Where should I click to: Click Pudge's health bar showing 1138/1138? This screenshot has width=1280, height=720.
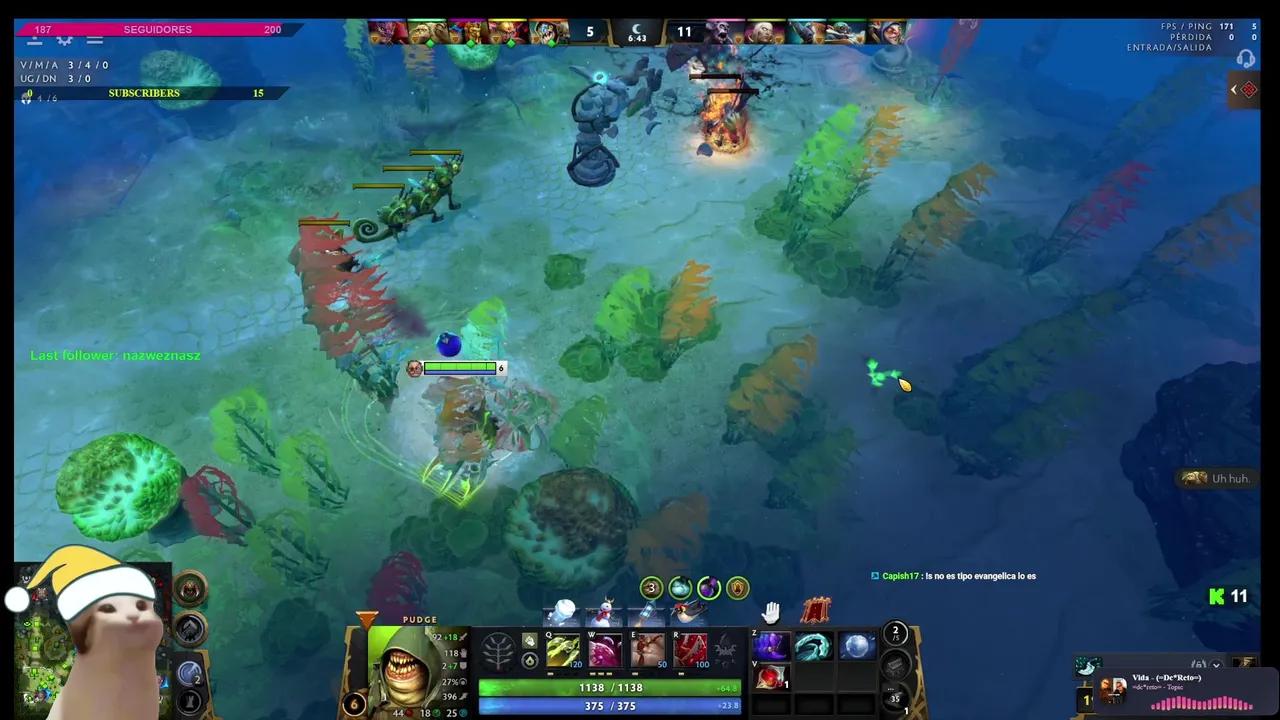point(610,688)
